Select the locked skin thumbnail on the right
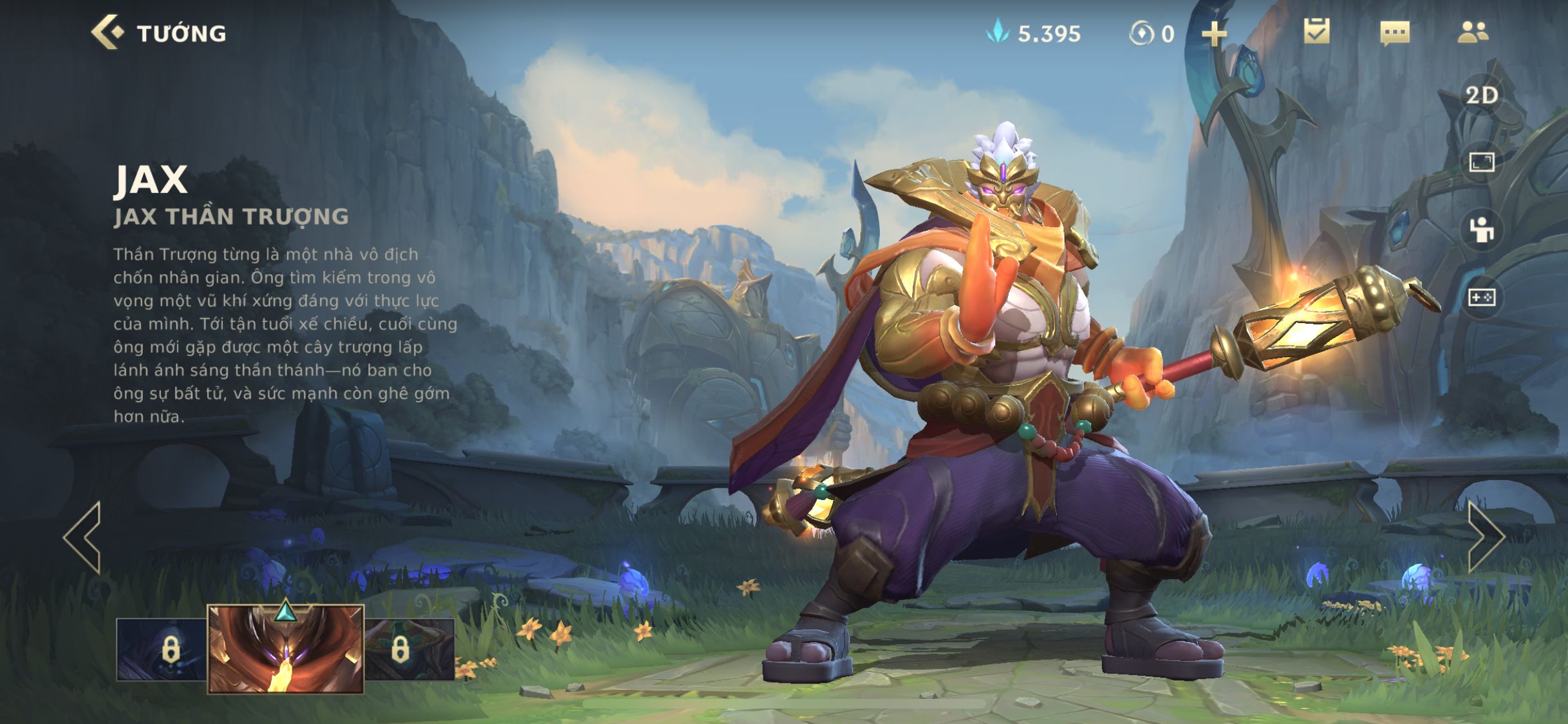 (409, 650)
